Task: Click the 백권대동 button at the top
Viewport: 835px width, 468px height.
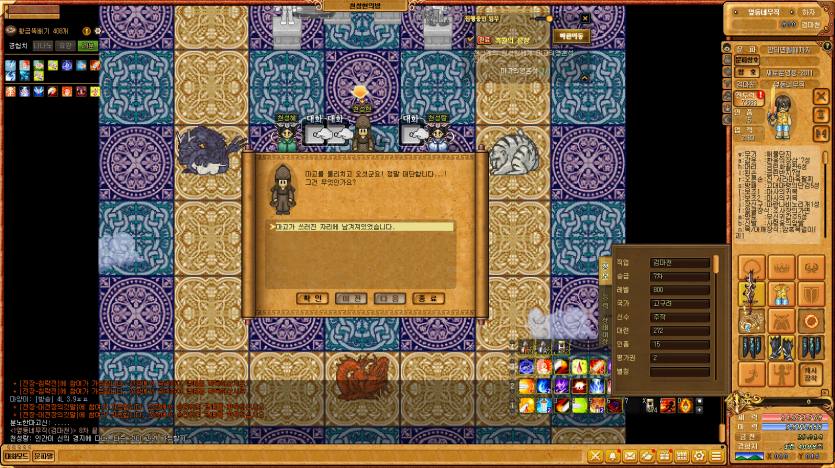Action: 572,35
